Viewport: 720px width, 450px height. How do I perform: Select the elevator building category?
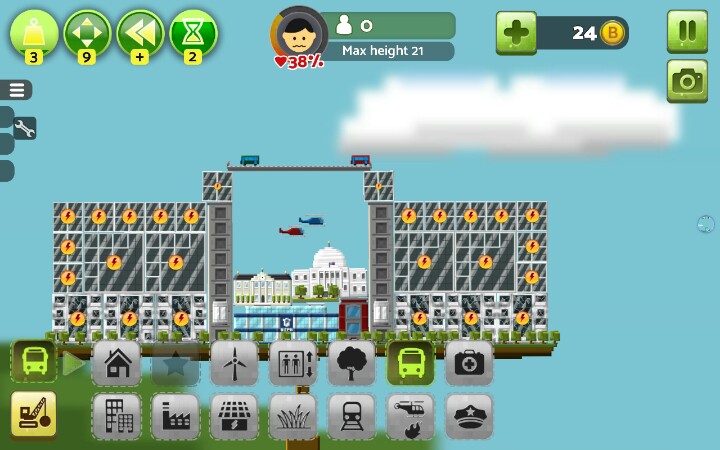pos(293,363)
